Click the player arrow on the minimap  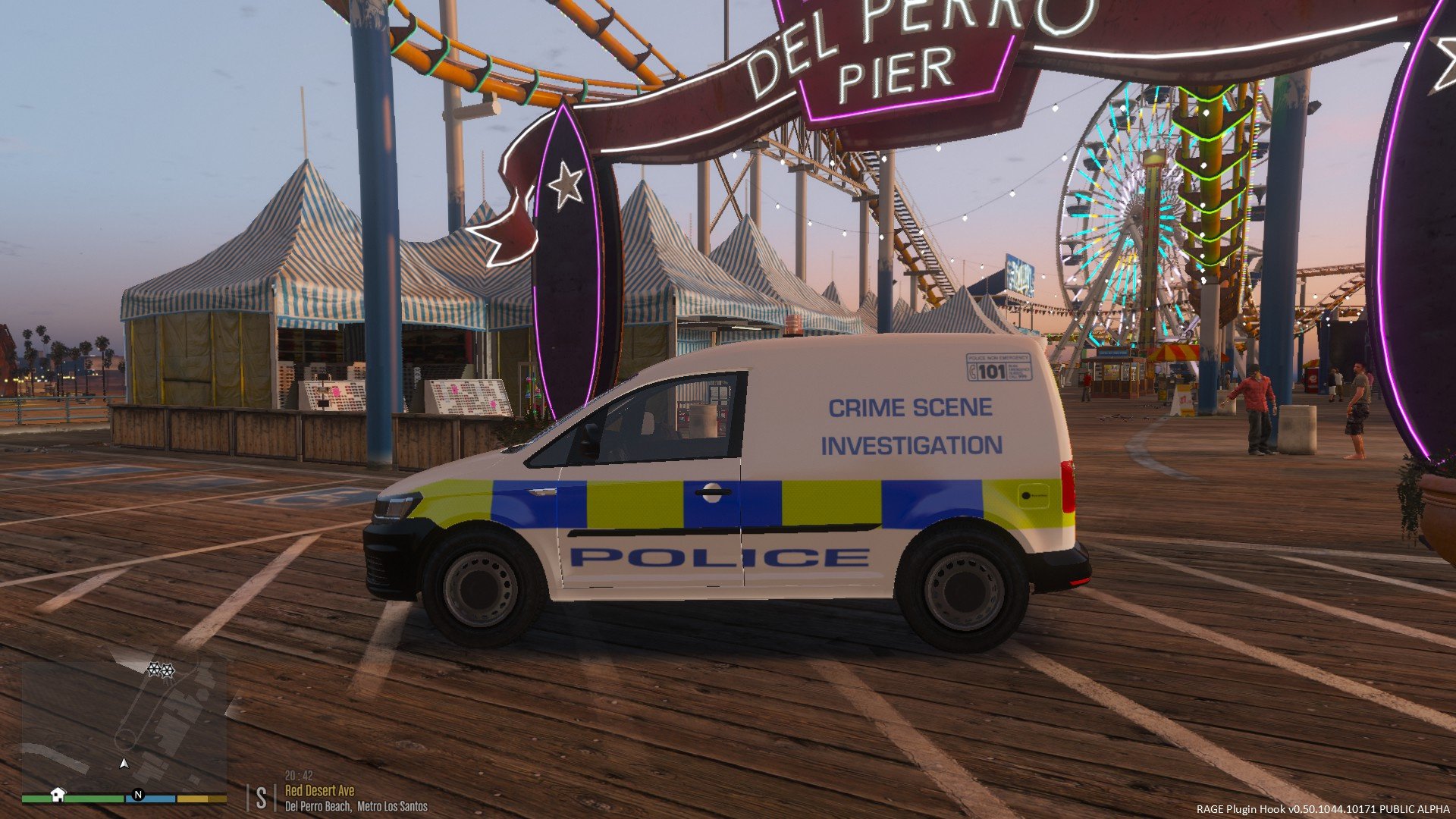[124, 763]
